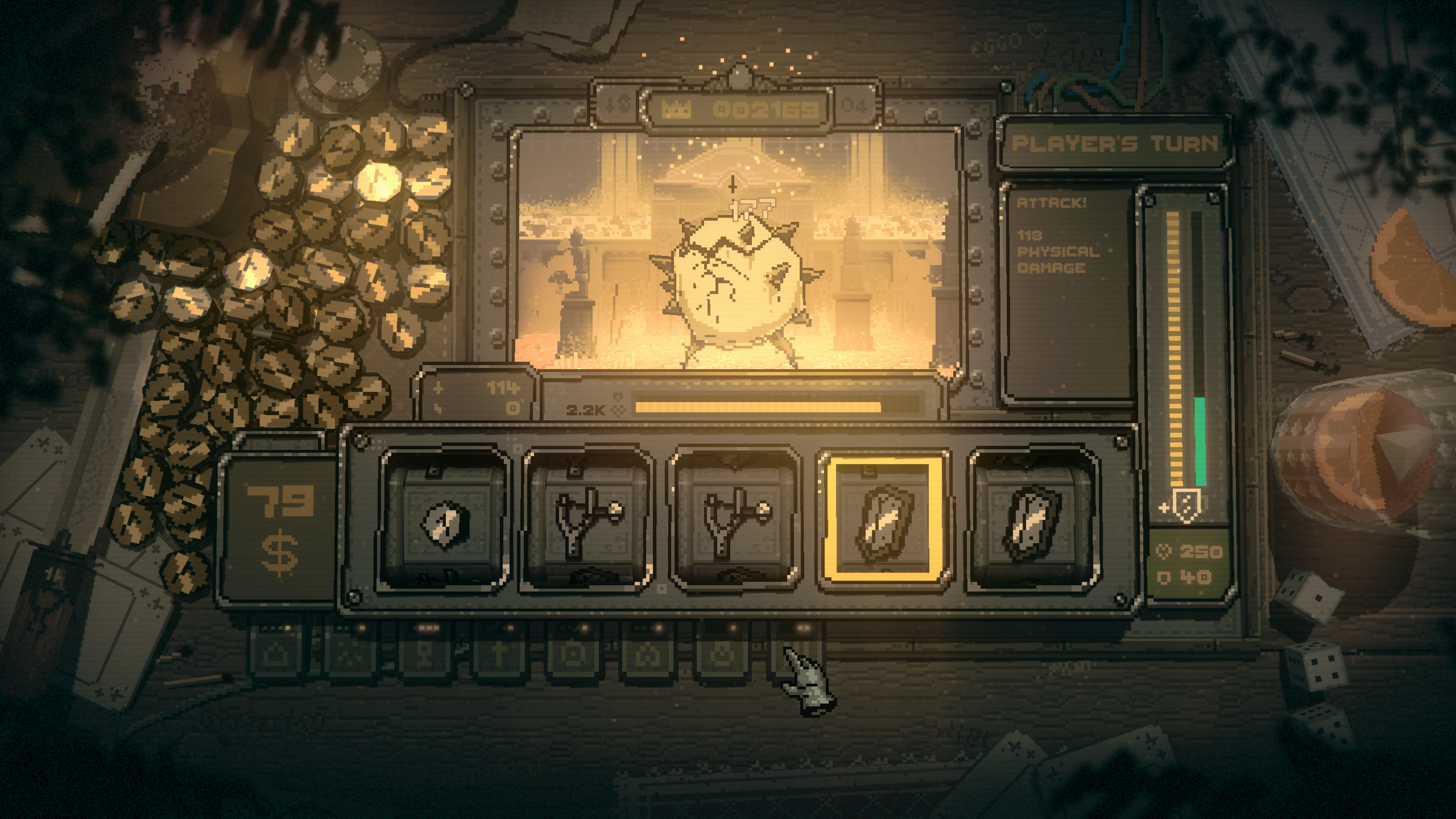Toggle the dotted rune card indicator
The image size is (1456, 819).
click(349, 654)
